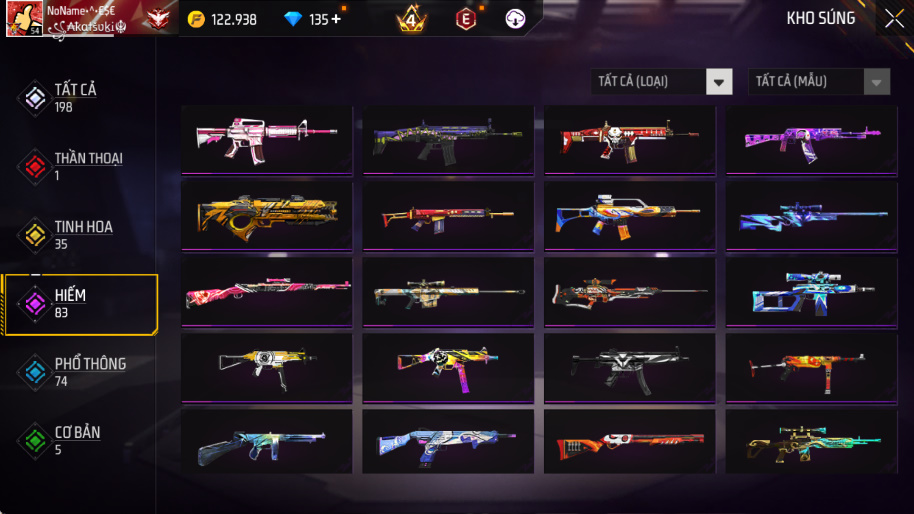Open the red E hexagon icon

(466, 19)
